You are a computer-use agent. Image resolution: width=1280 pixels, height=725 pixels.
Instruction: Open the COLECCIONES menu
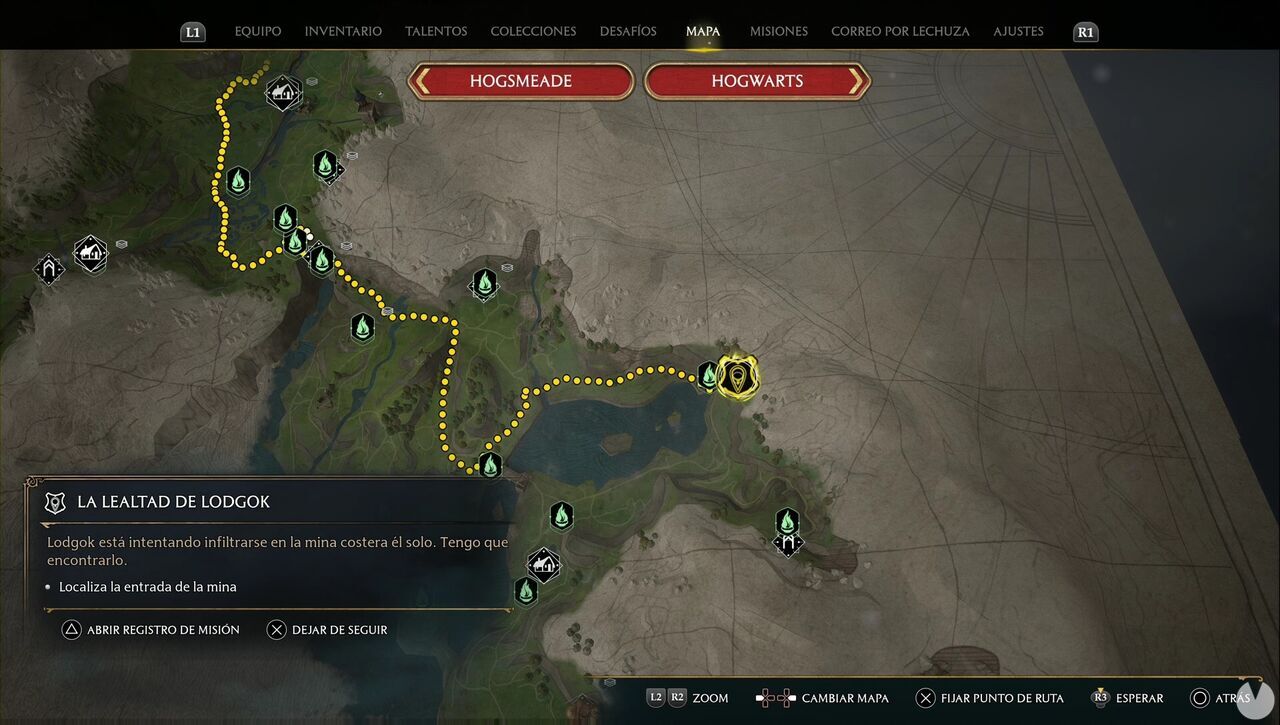(x=533, y=31)
